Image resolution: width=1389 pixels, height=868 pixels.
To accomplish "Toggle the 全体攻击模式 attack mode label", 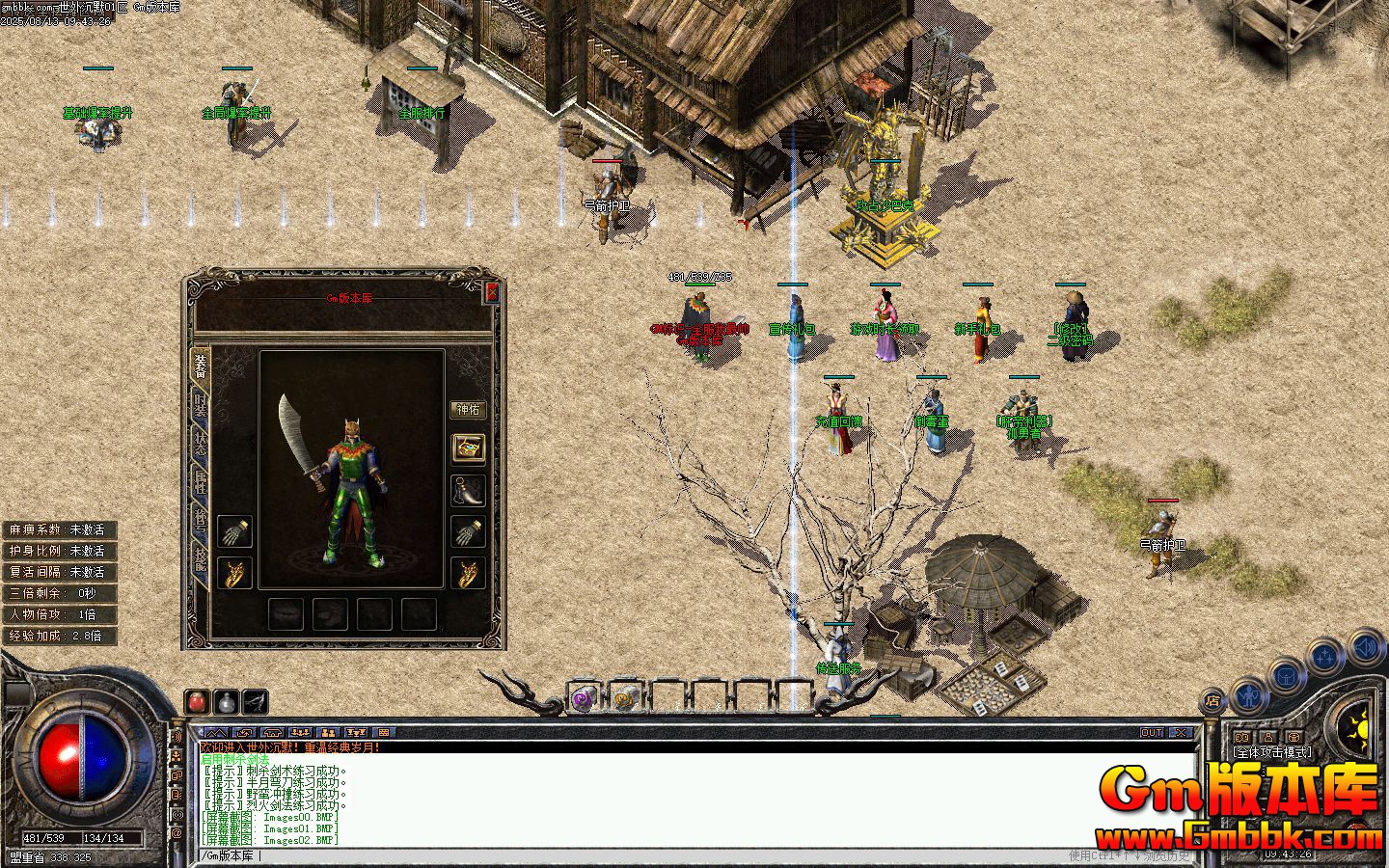I will coord(1271,752).
